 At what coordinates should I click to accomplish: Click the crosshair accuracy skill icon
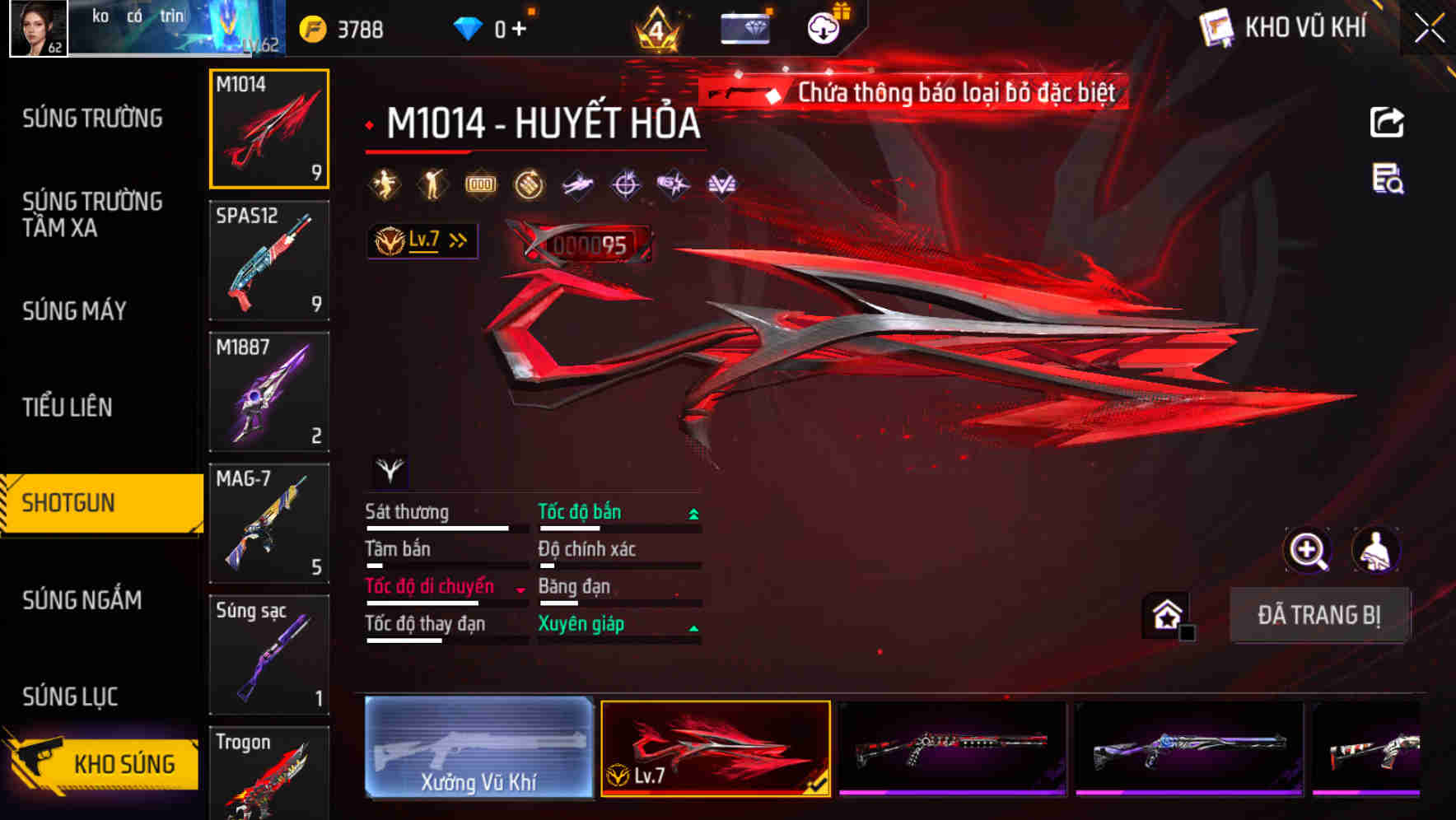626,184
